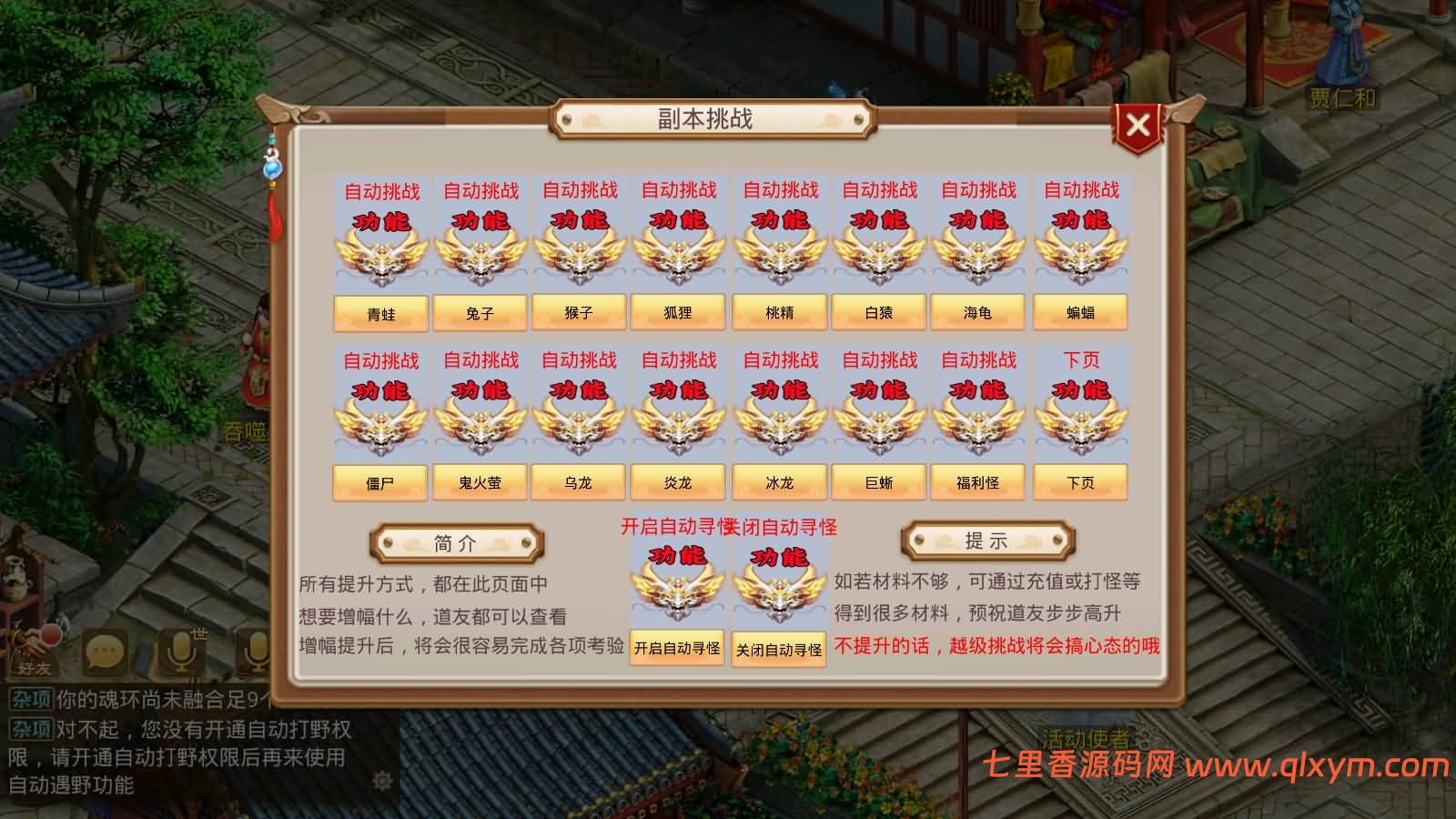Open the settings gear at bottom left
This screenshot has height=819, width=1456.
[384, 779]
